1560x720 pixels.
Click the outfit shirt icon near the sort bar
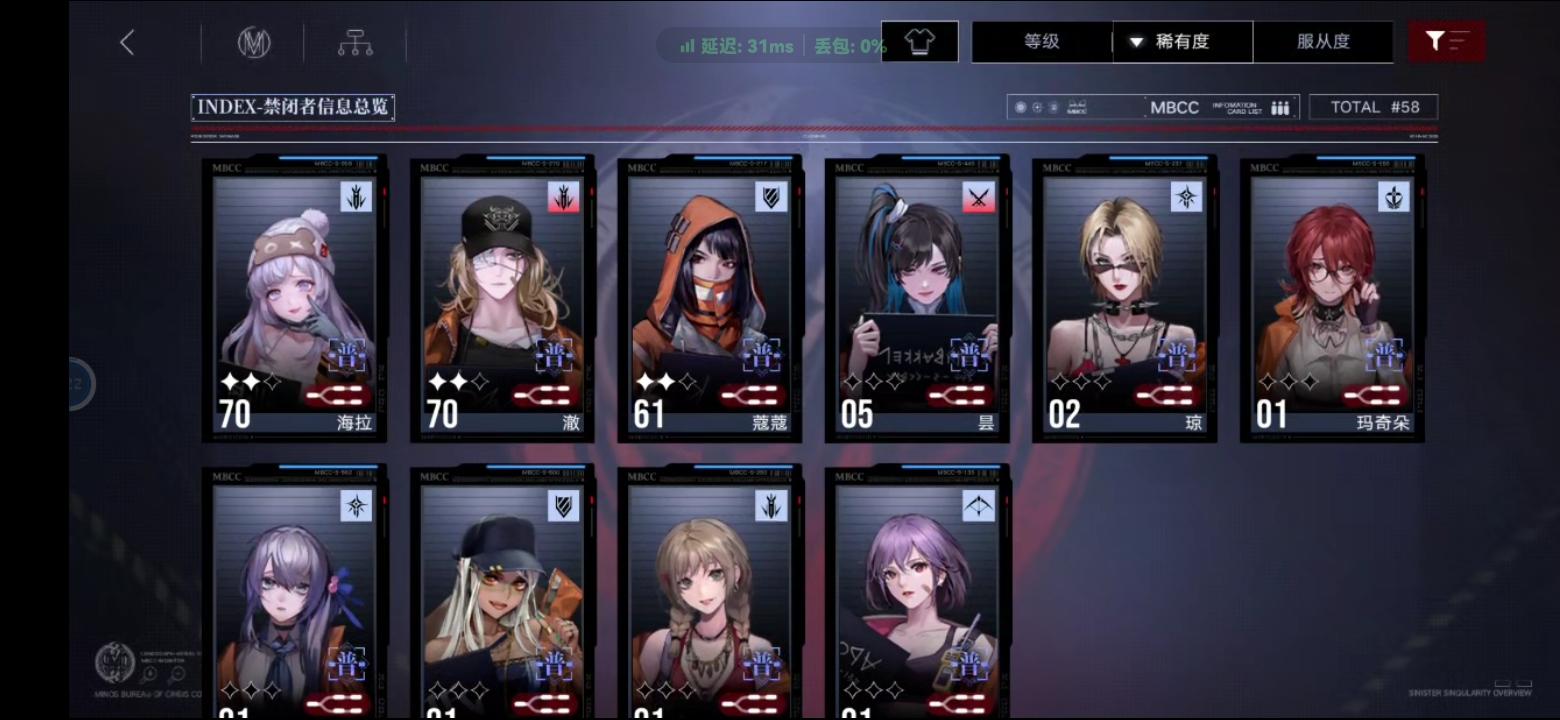pyautogui.click(x=919, y=41)
